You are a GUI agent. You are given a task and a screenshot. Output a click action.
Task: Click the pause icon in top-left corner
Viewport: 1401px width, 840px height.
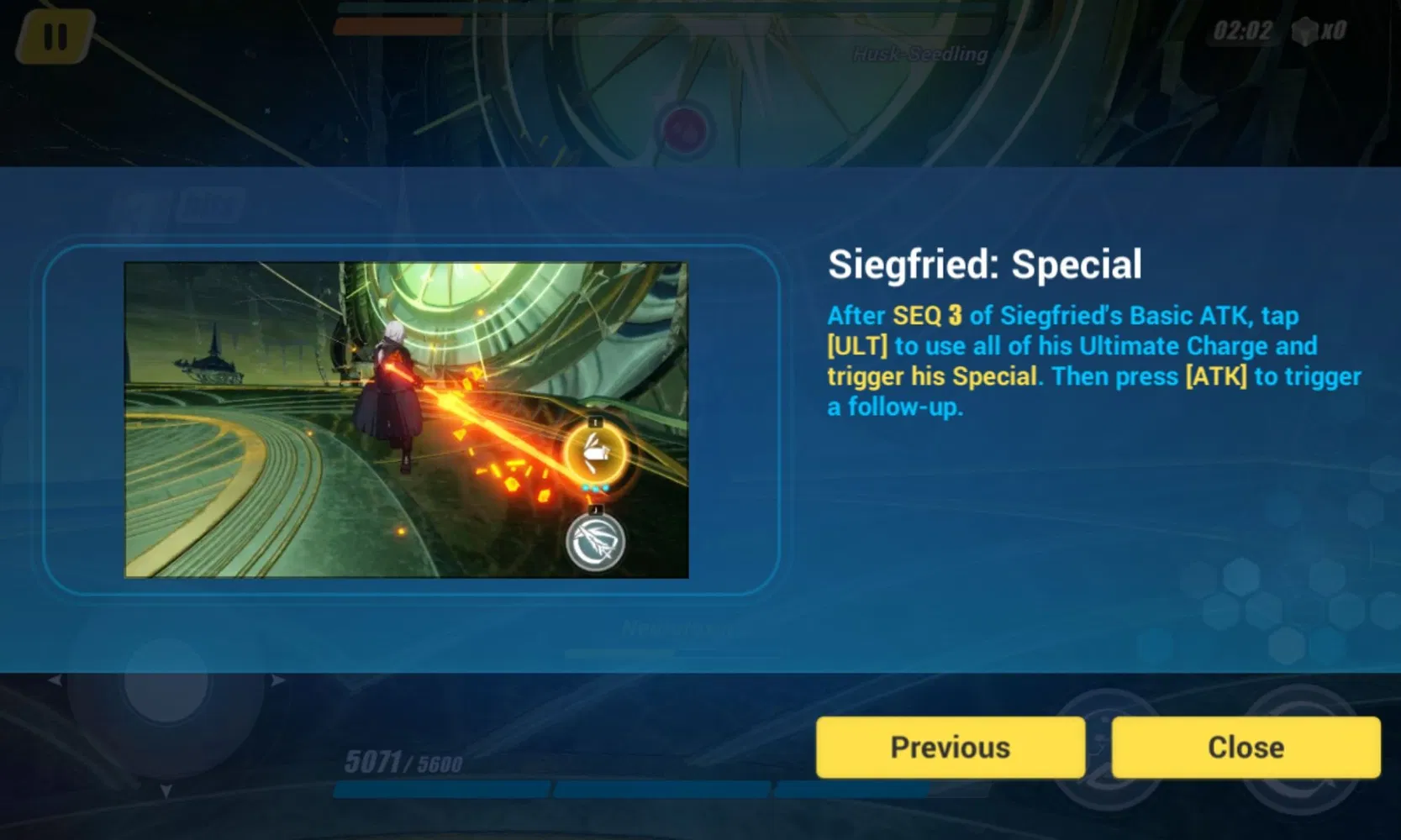(55, 36)
